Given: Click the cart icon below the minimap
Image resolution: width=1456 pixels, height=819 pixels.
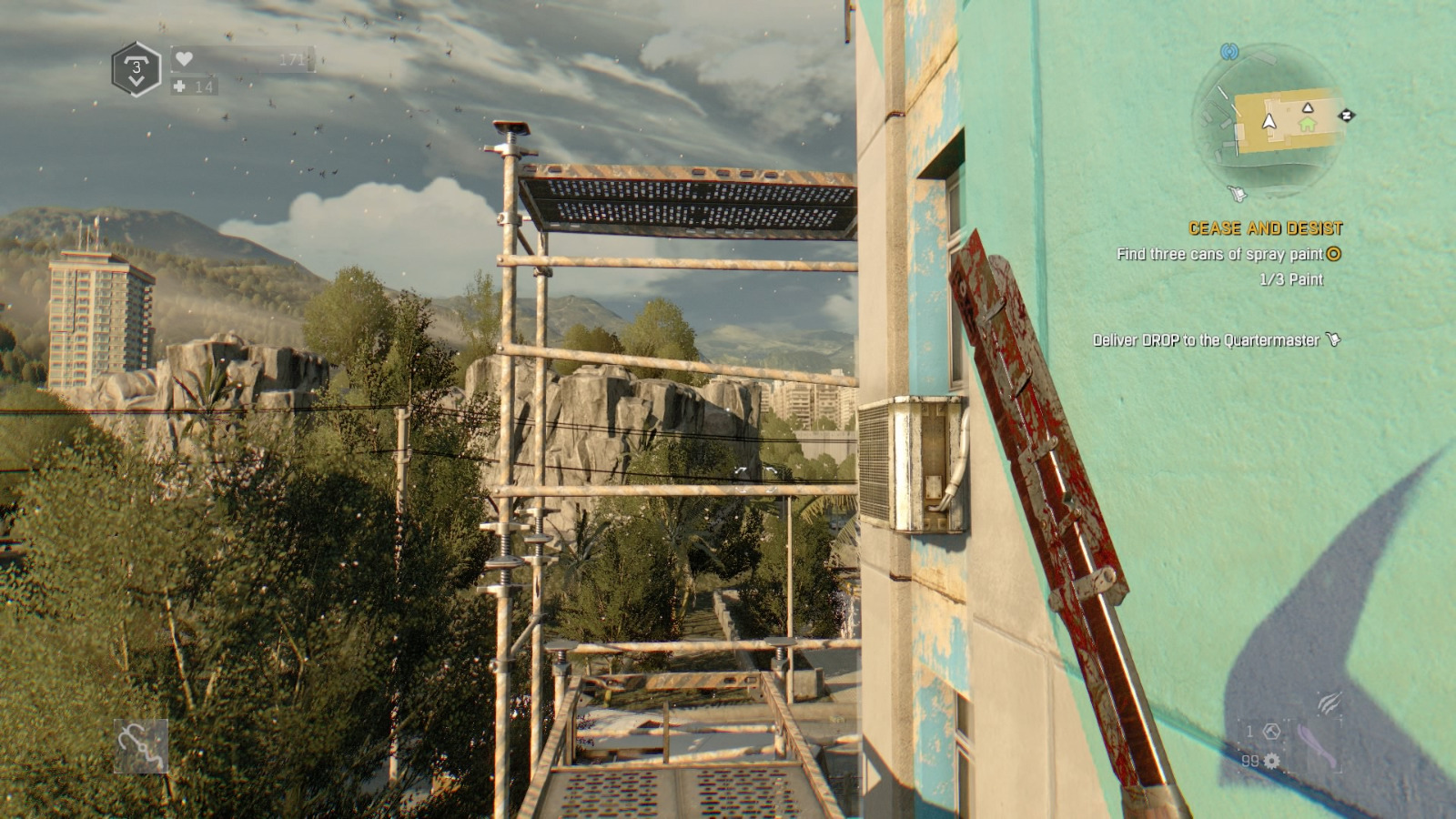Looking at the screenshot, I should point(1237,193).
